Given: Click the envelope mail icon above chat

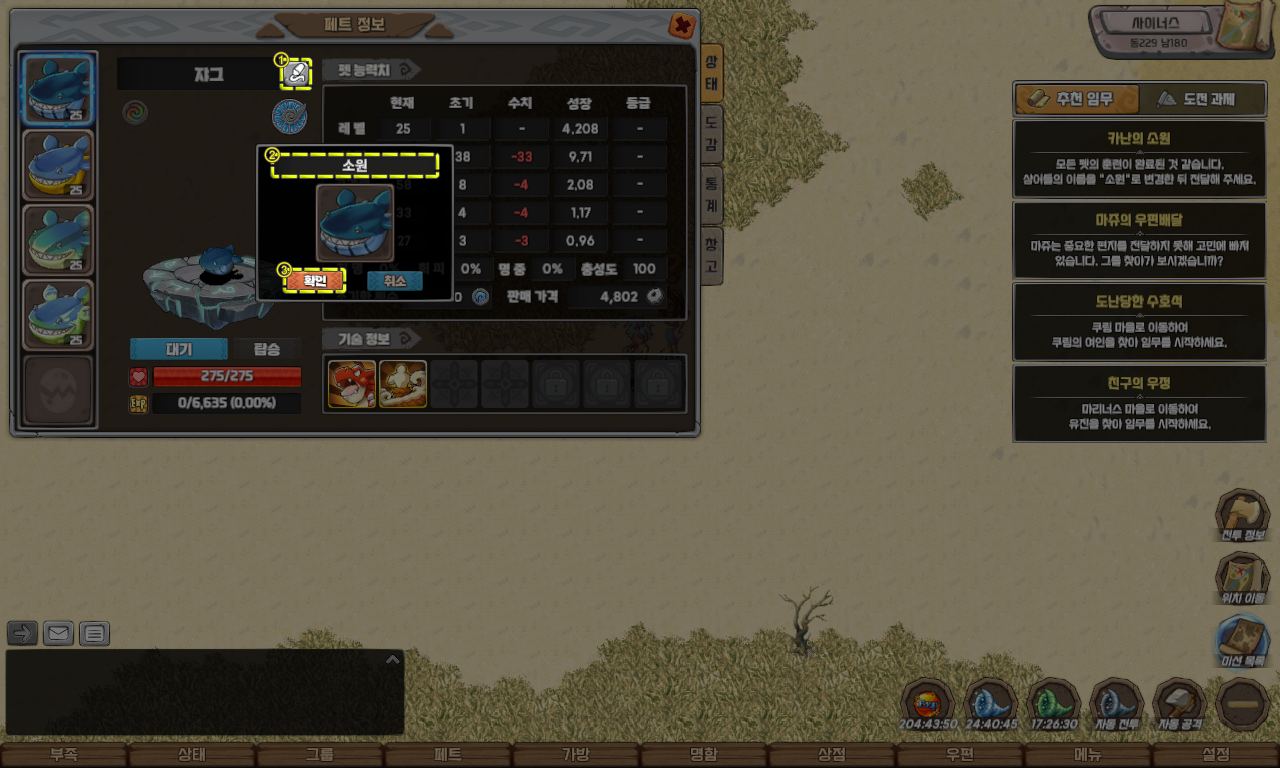Looking at the screenshot, I should [x=59, y=633].
